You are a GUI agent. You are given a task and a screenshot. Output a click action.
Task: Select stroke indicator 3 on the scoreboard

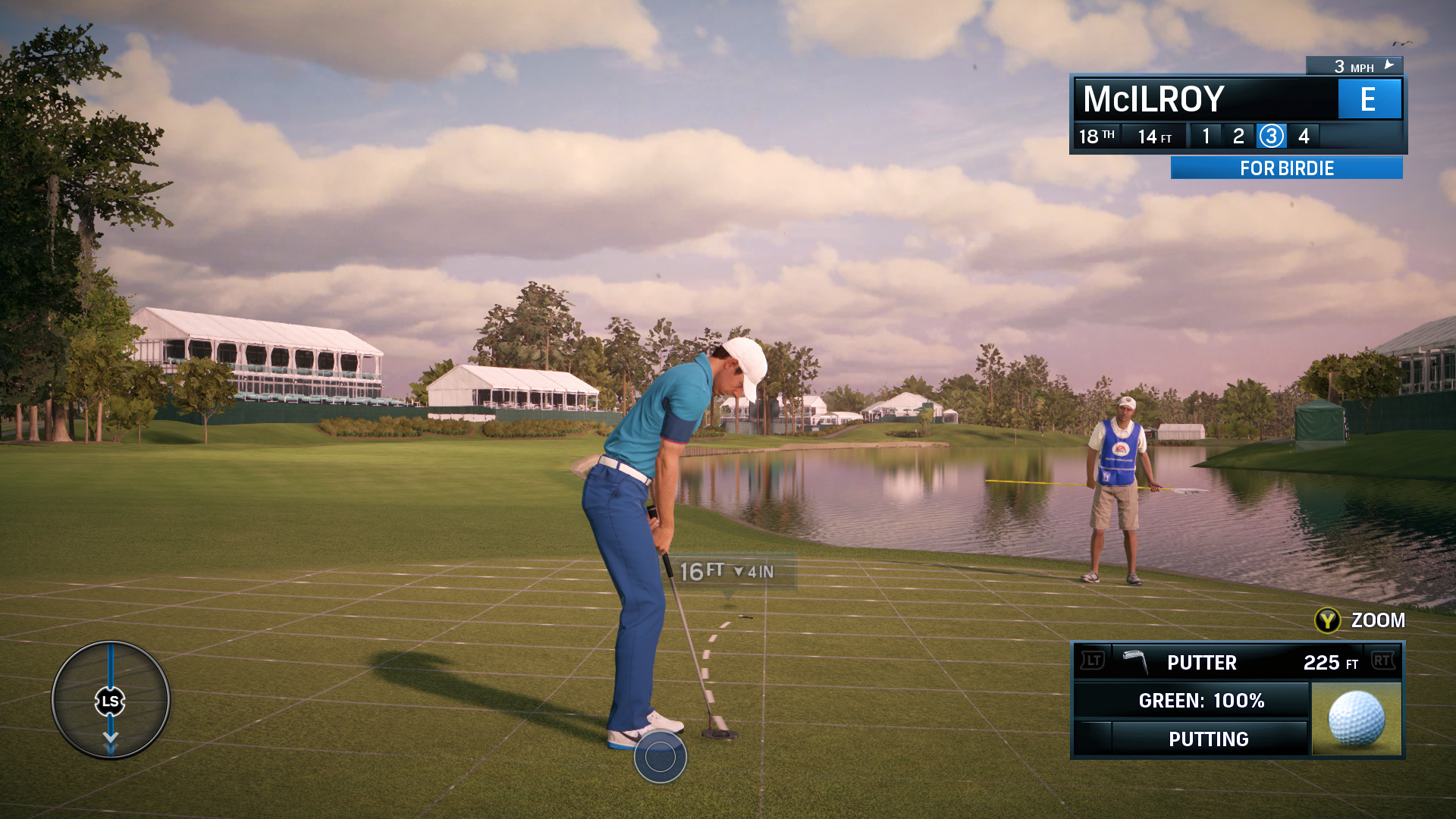1271,136
